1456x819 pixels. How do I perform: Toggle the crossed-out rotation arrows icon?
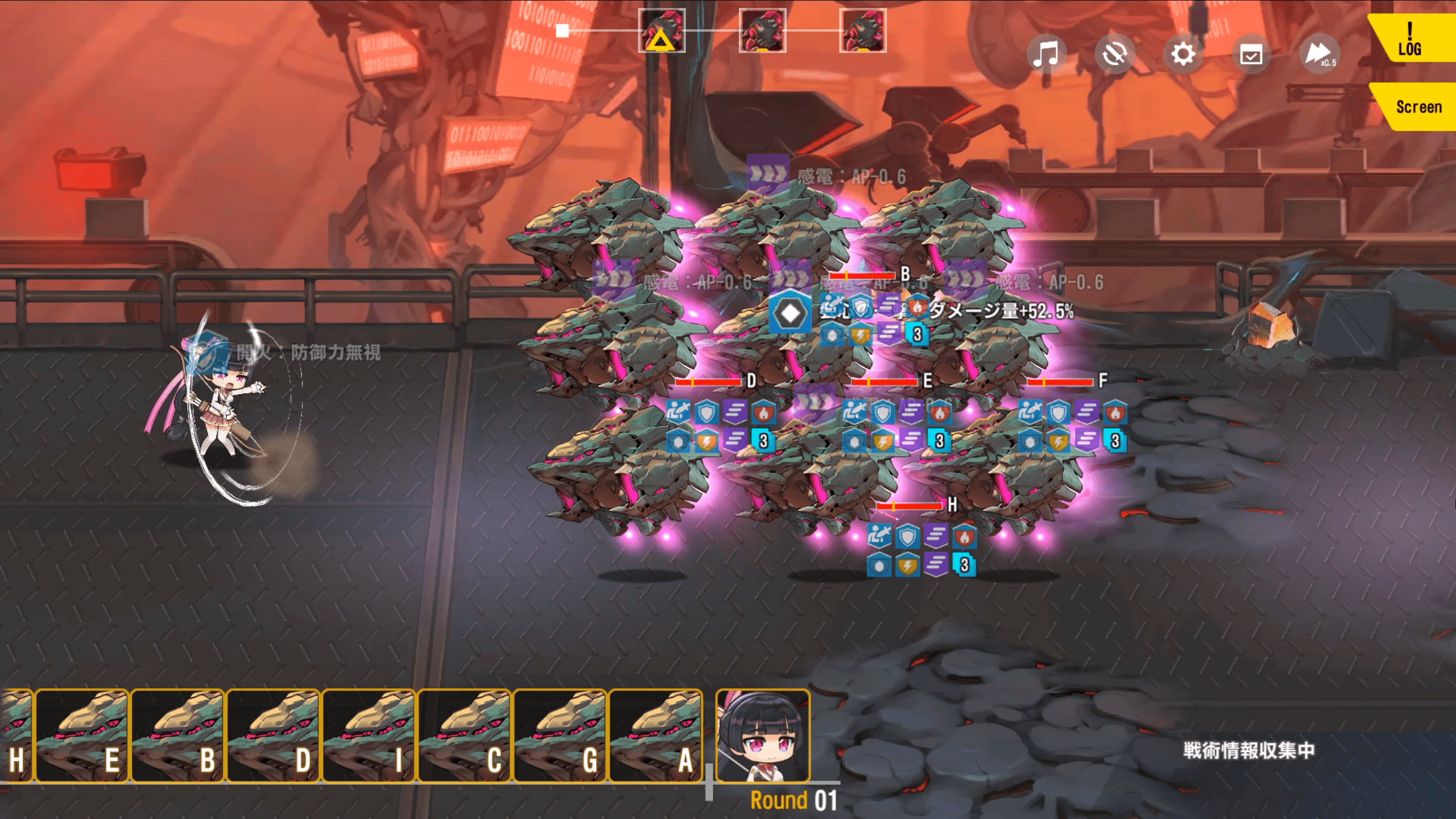click(1114, 55)
